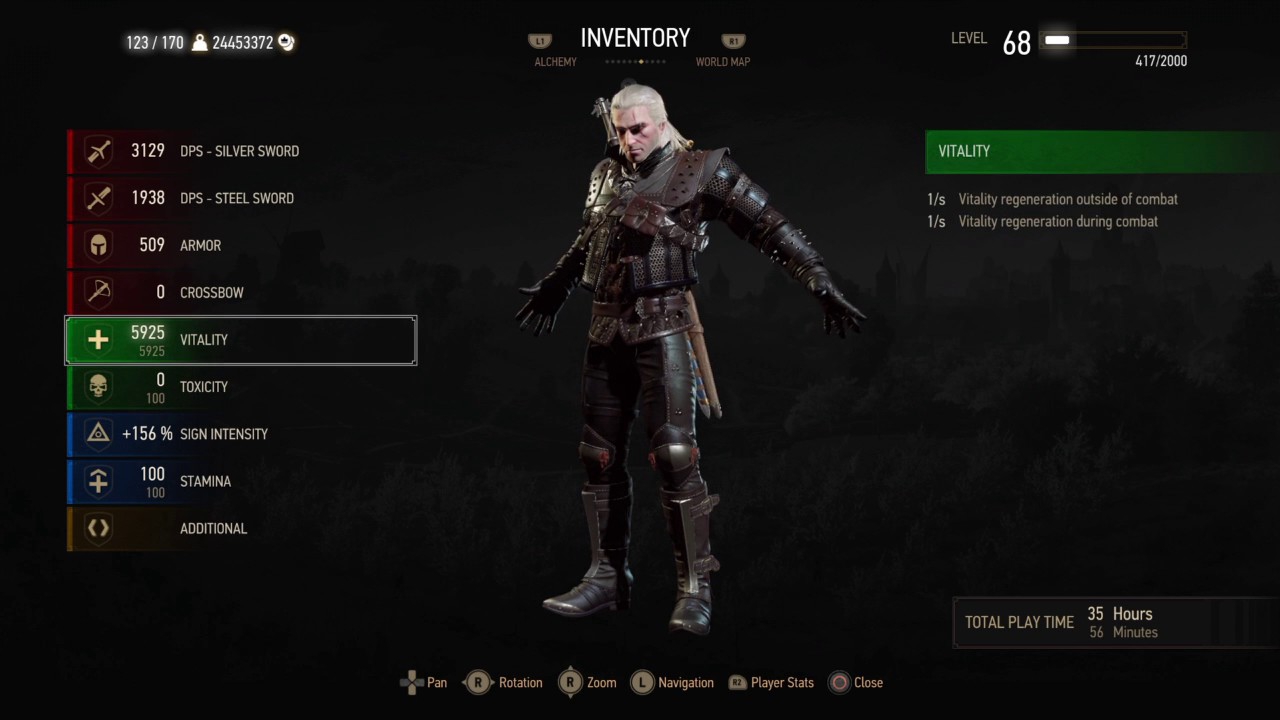The height and width of the screenshot is (720, 1280).
Task: Switch to the Alchemy tab
Action: (555, 62)
